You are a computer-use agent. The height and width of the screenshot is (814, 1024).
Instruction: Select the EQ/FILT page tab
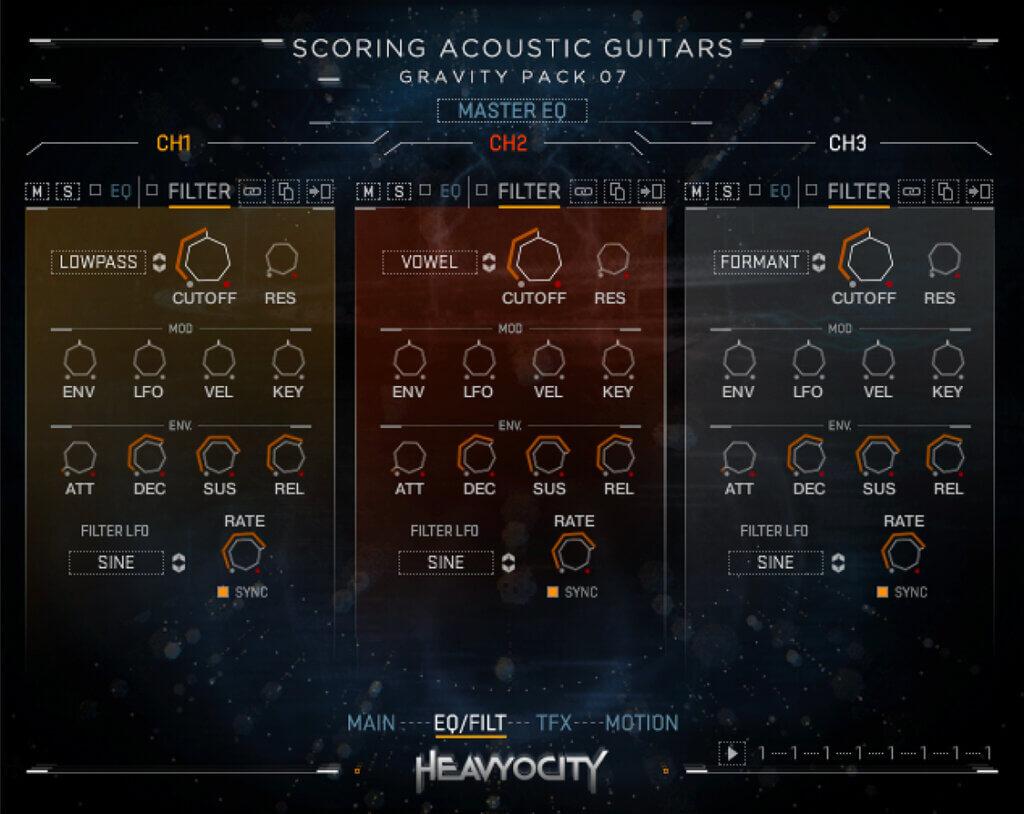470,722
